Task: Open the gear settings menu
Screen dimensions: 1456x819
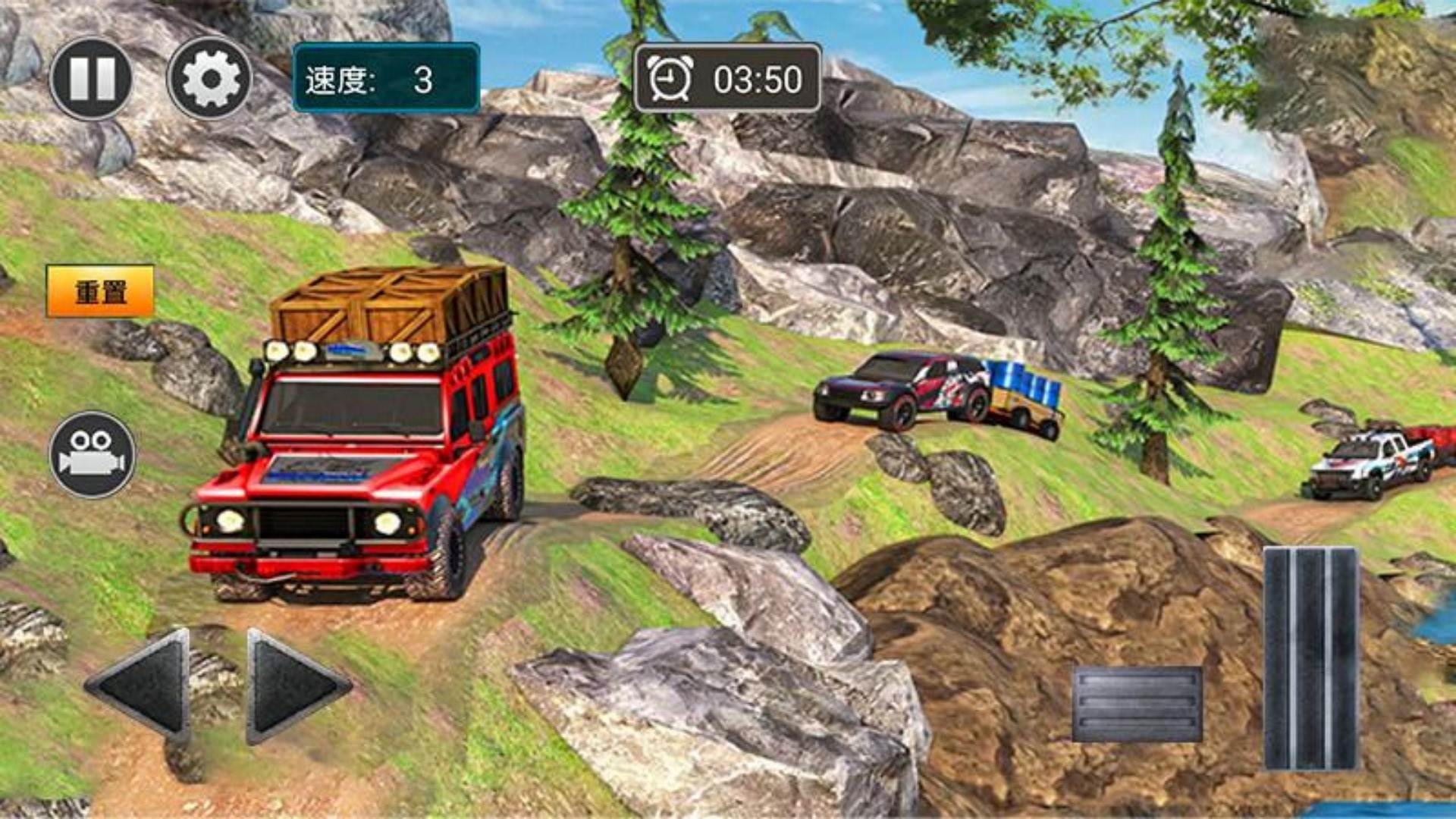Action: click(x=210, y=78)
